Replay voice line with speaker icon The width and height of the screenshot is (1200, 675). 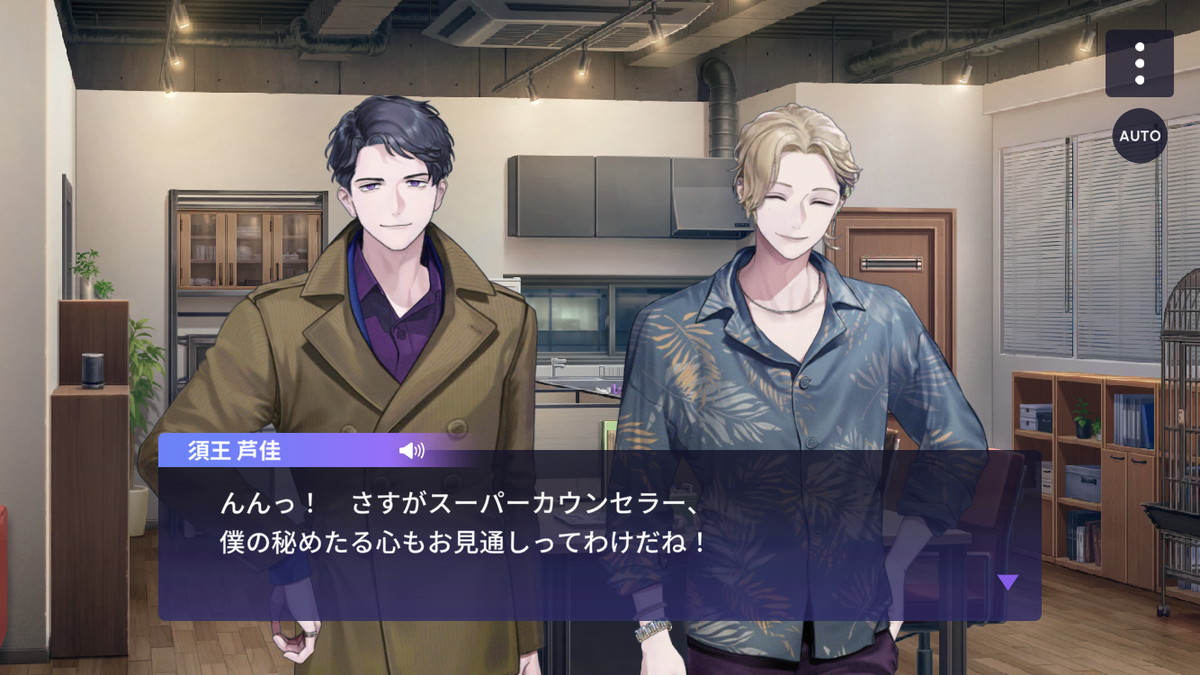pos(411,450)
